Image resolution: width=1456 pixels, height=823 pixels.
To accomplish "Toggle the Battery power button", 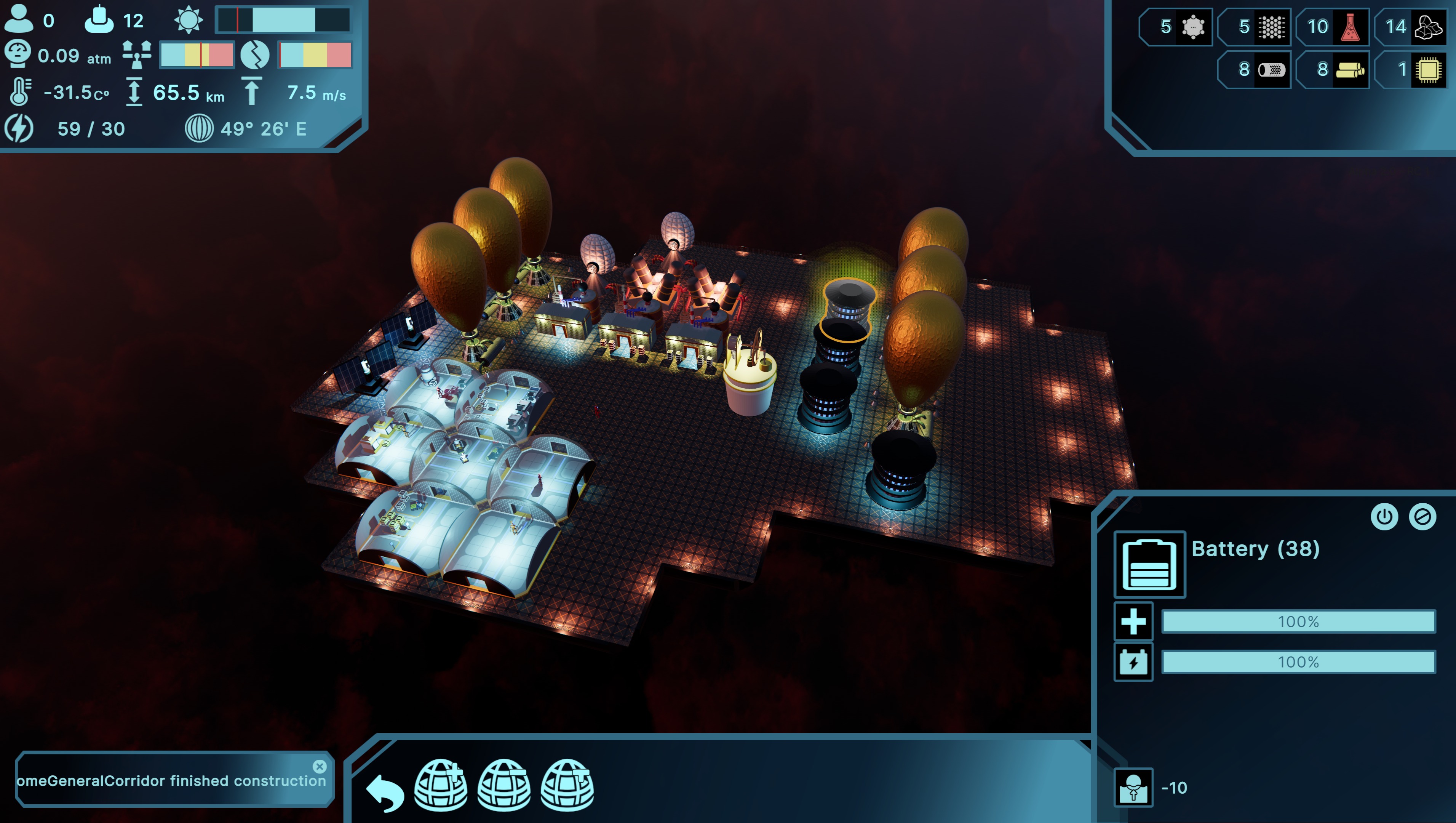I will 1384,516.
